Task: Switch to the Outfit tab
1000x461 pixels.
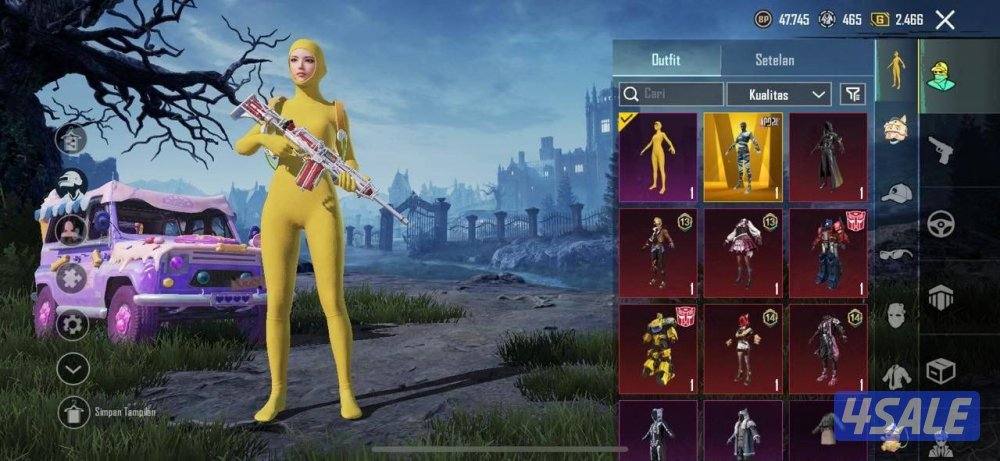Action: (665, 60)
